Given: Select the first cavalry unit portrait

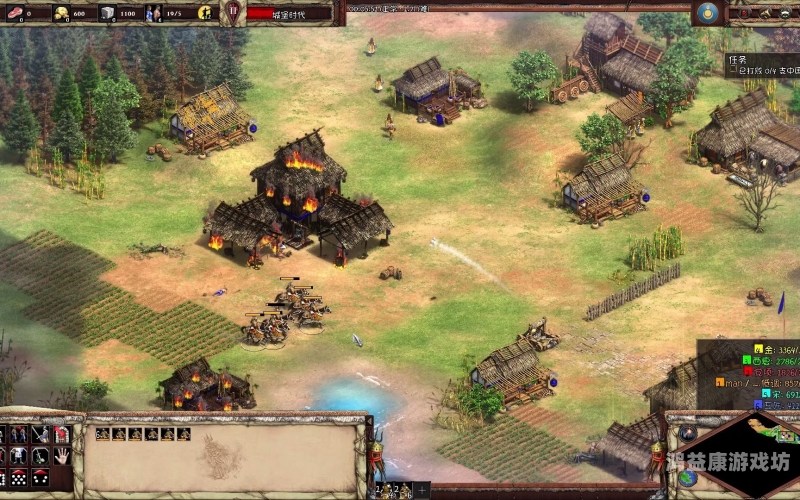Looking at the screenshot, I should (102, 434).
